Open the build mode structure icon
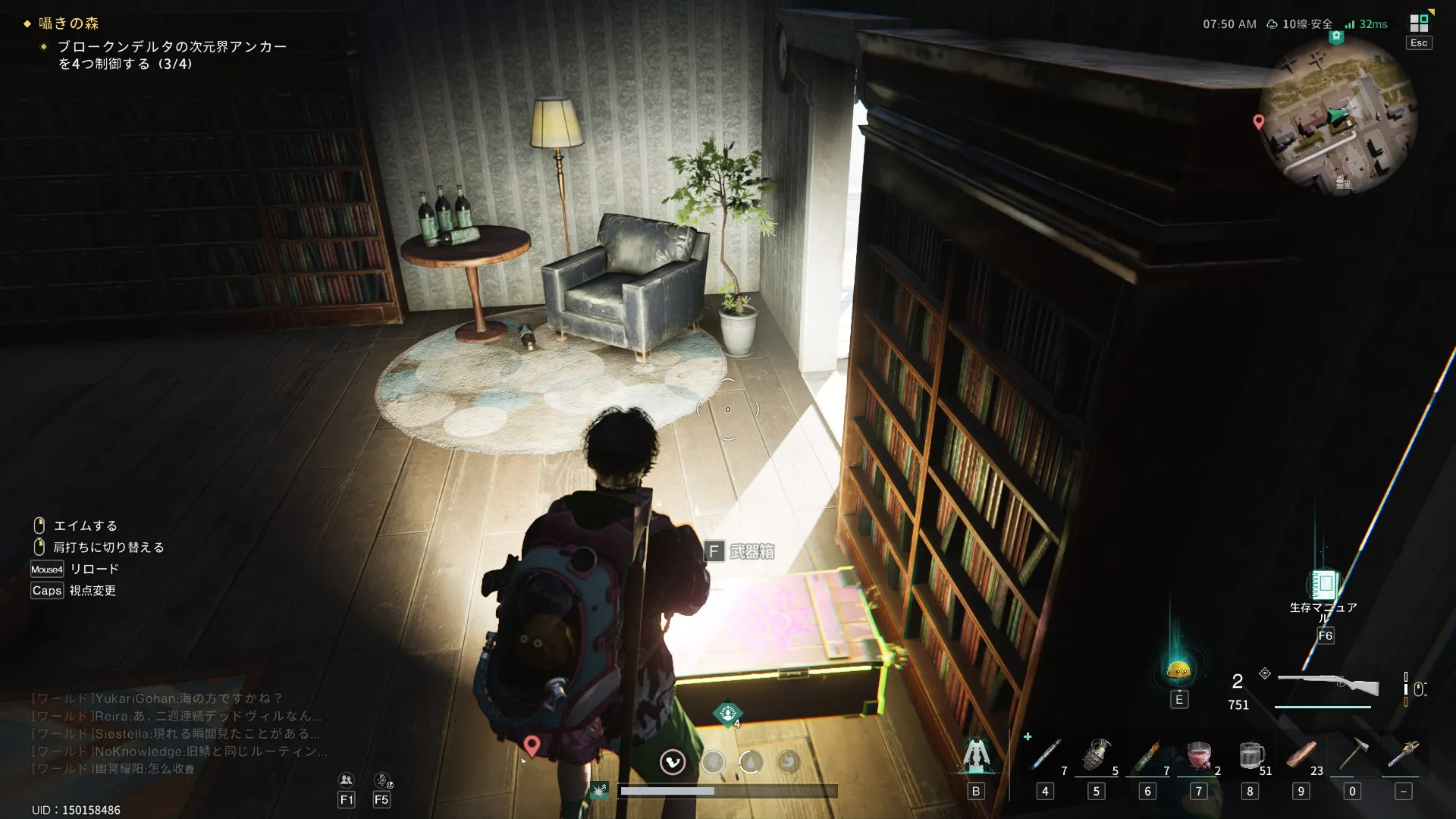The width and height of the screenshot is (1456, 819). (x=976, y=755)
